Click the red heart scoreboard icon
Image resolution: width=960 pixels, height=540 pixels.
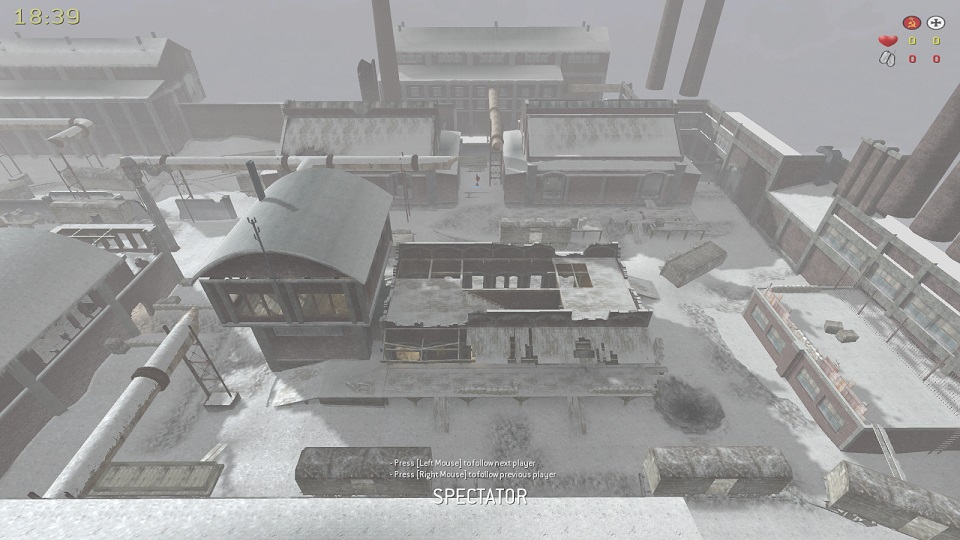887,41
